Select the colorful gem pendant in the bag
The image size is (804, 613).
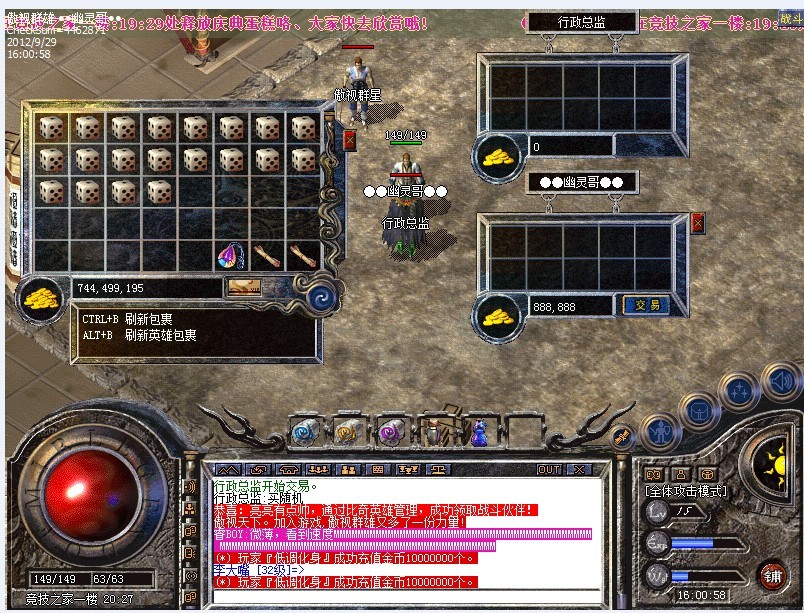coord(229,257)
